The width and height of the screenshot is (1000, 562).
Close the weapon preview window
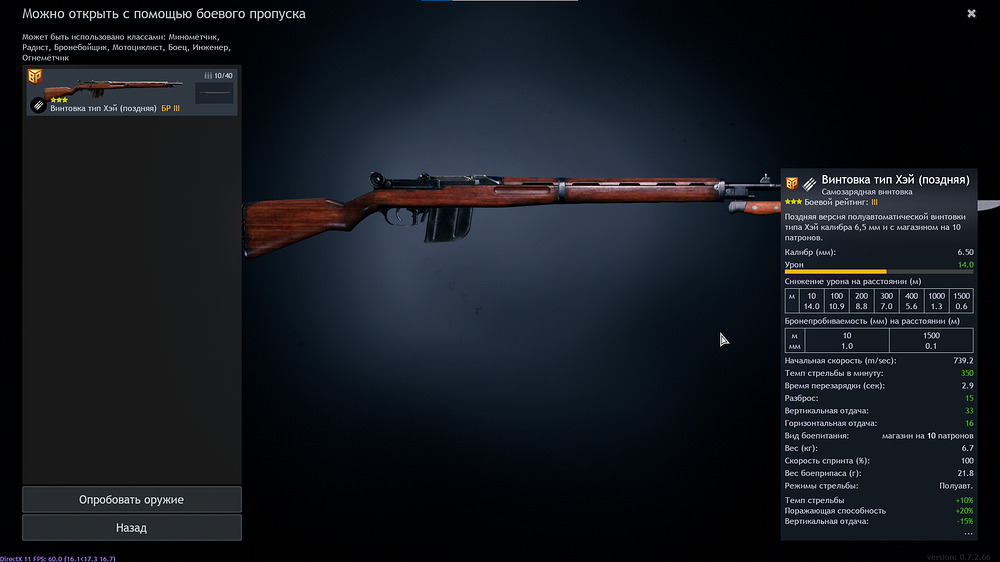click(x=971, y=14)
